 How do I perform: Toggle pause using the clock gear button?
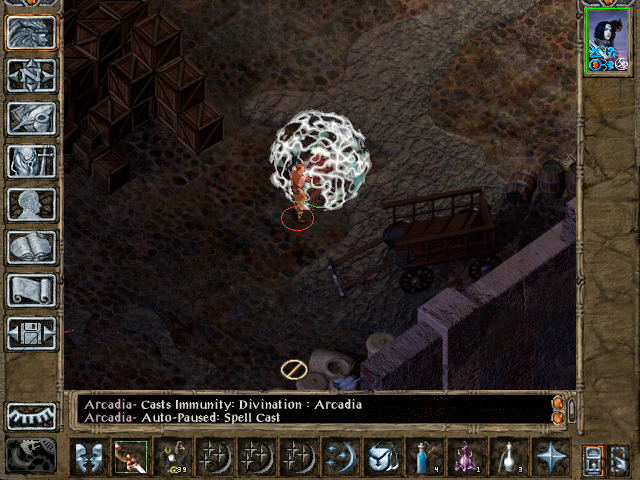(x=31, y=456)
